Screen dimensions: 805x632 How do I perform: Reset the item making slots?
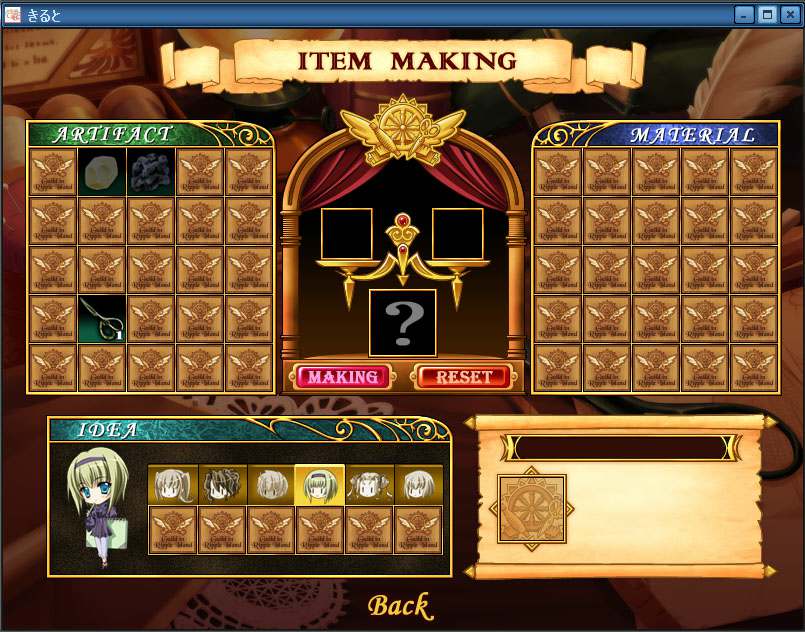pyautogui.click(x=464, y=377)
